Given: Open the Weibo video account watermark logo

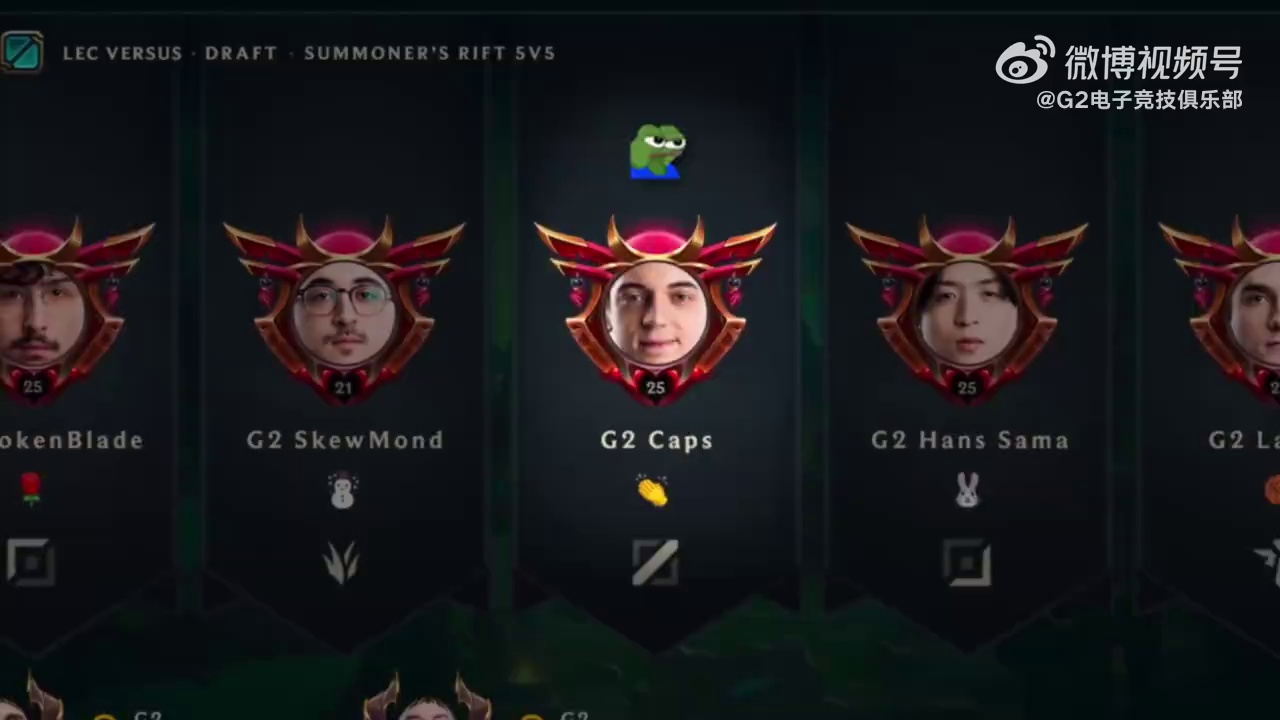Looking at the screenshot, I should click(x=1025, y=61).
